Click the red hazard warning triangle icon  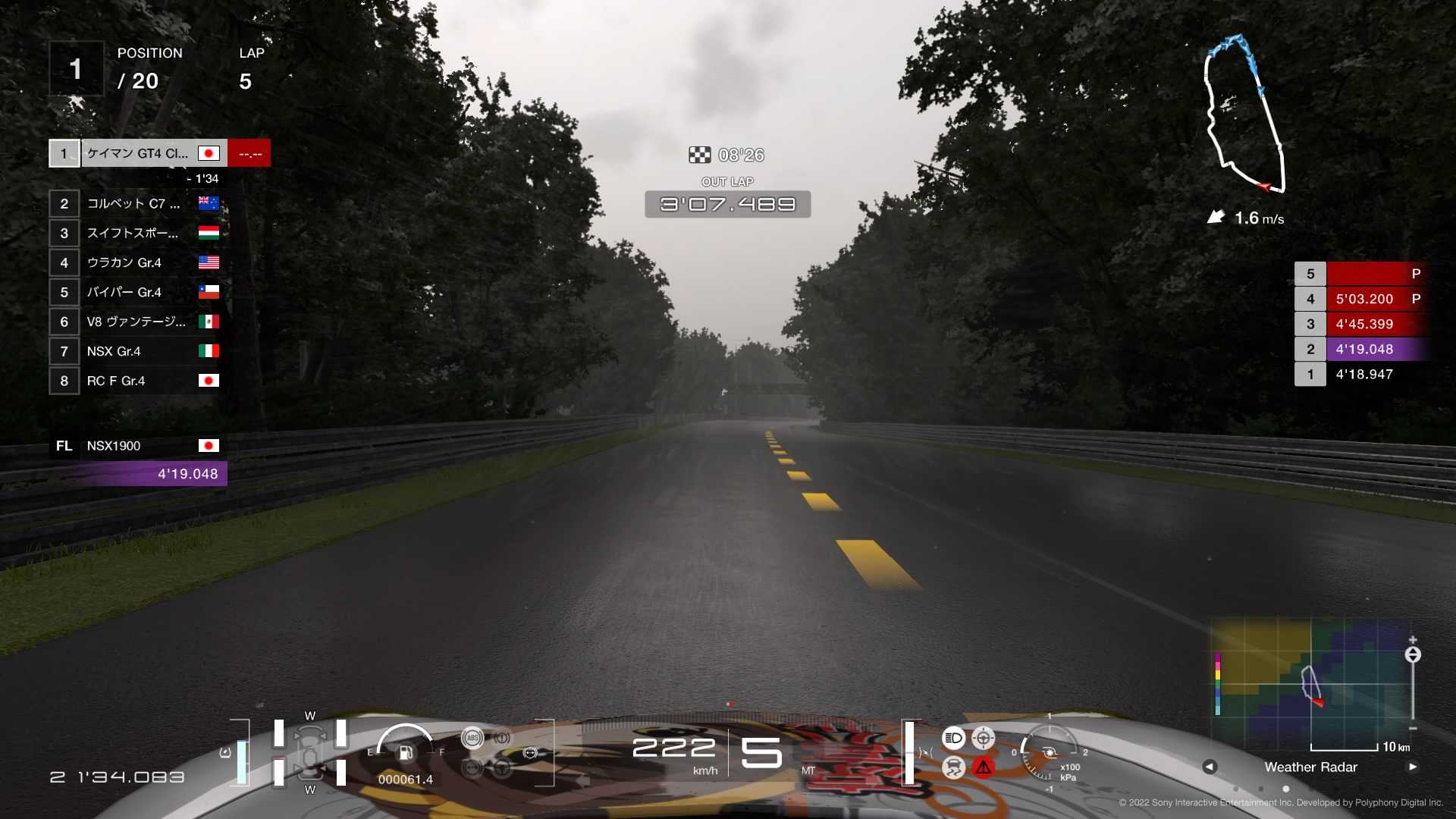click(983, 768)
